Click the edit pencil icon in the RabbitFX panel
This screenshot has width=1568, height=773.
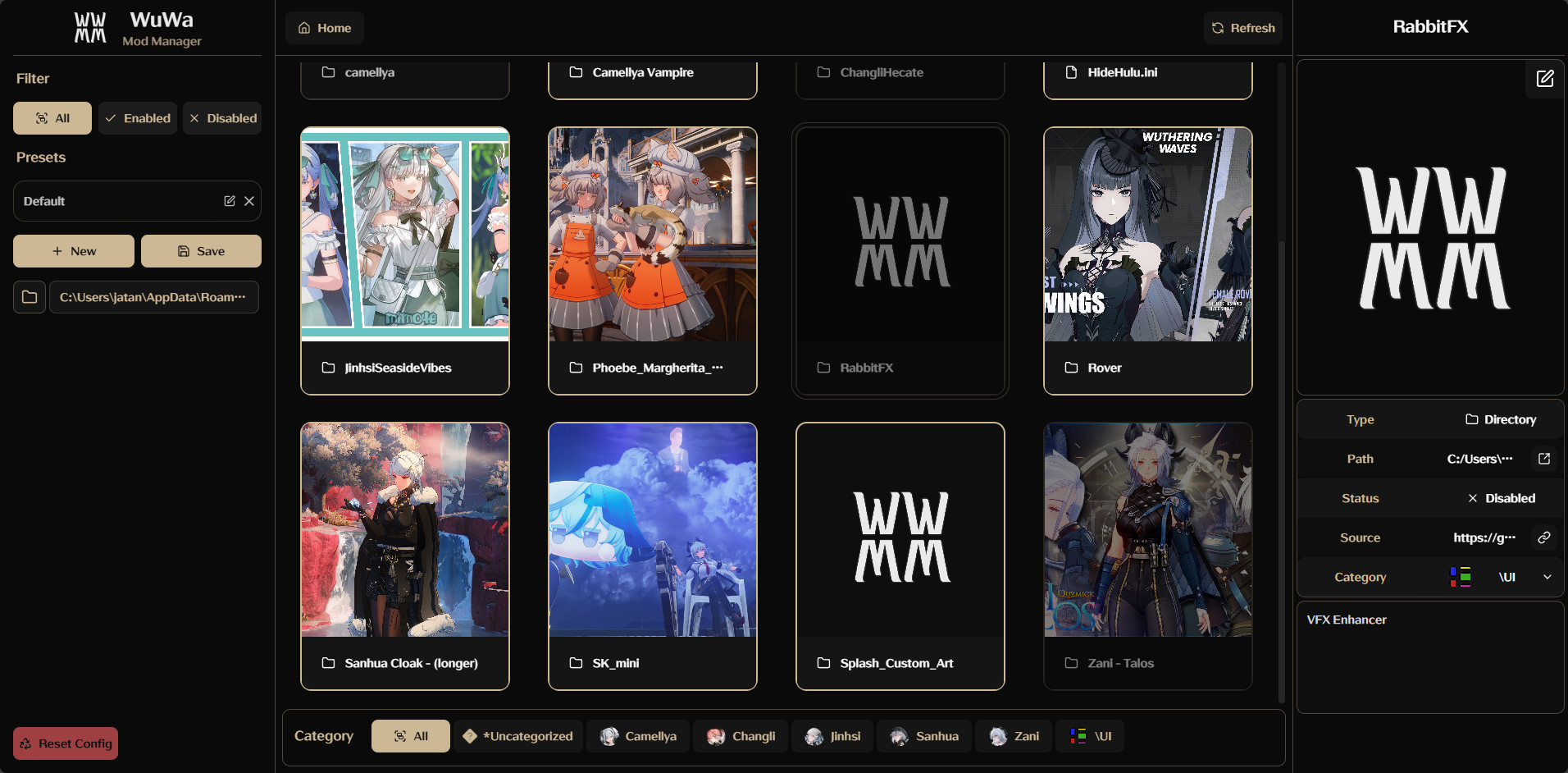tap(1545, 79)
